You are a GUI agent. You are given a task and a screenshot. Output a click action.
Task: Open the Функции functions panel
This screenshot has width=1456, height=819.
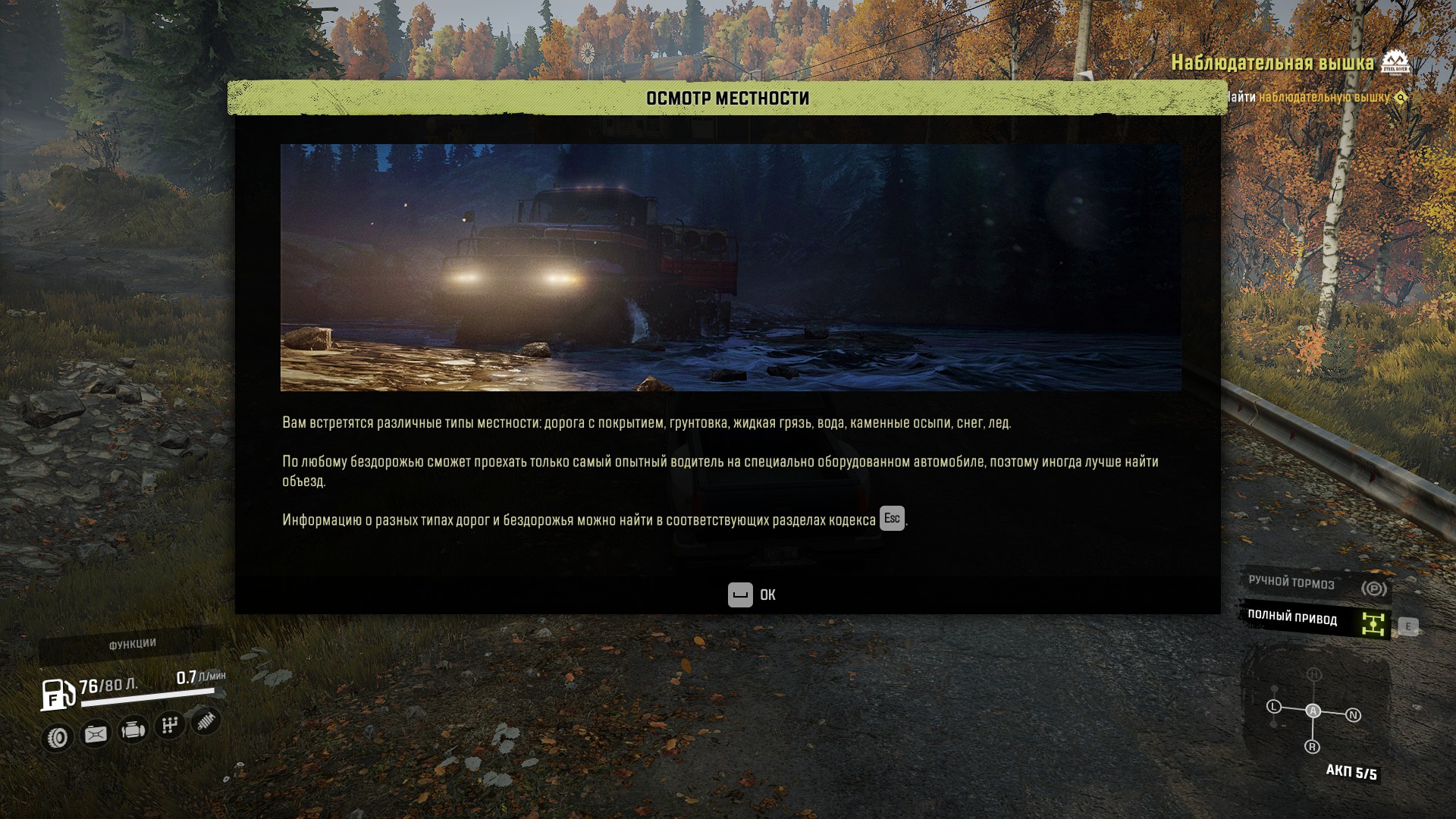pos(132,645)
